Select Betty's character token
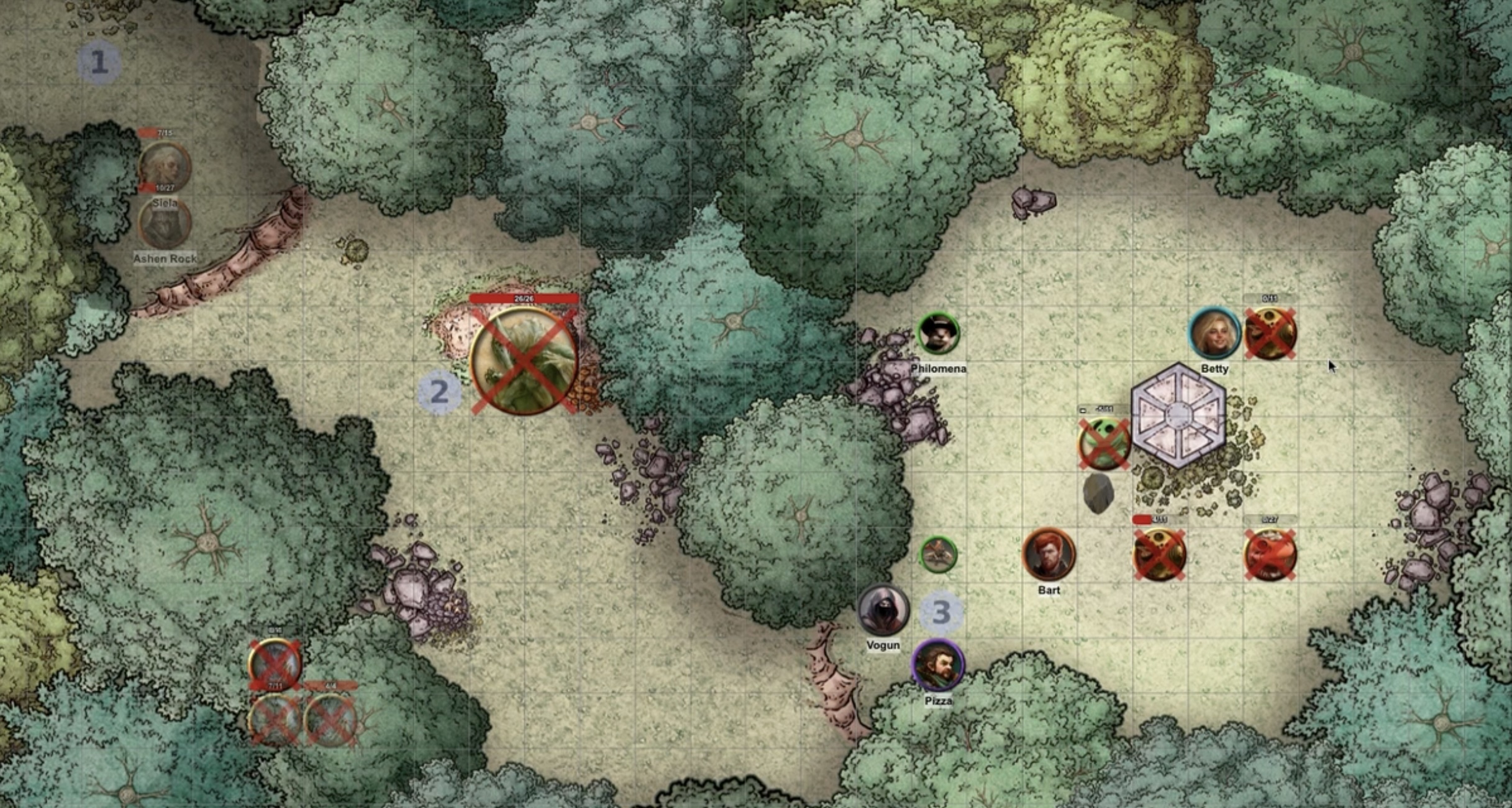Viewport: 1512px width, 808px height. pyautogui.click(x=1214, y=334)
